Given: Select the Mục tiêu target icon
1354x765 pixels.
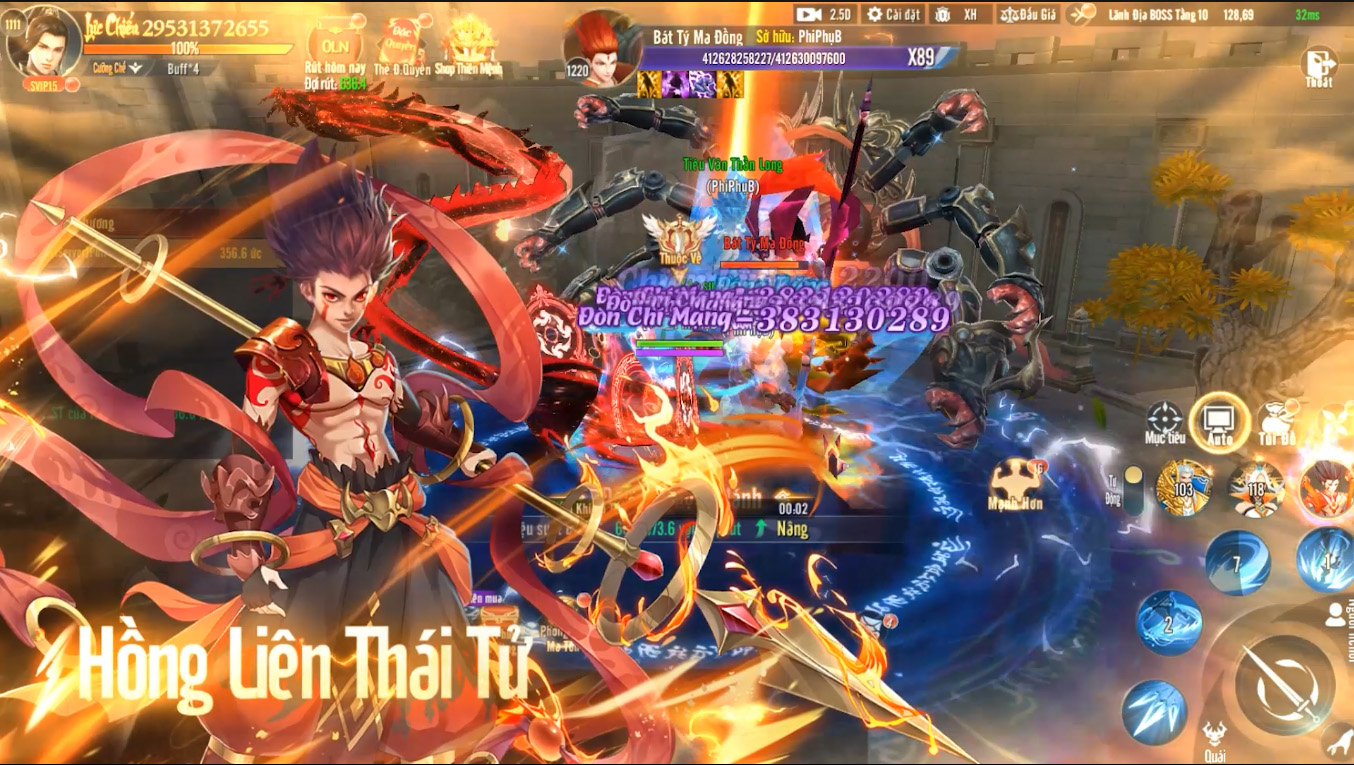Looking at the screenshot, I should [1167, 420].
